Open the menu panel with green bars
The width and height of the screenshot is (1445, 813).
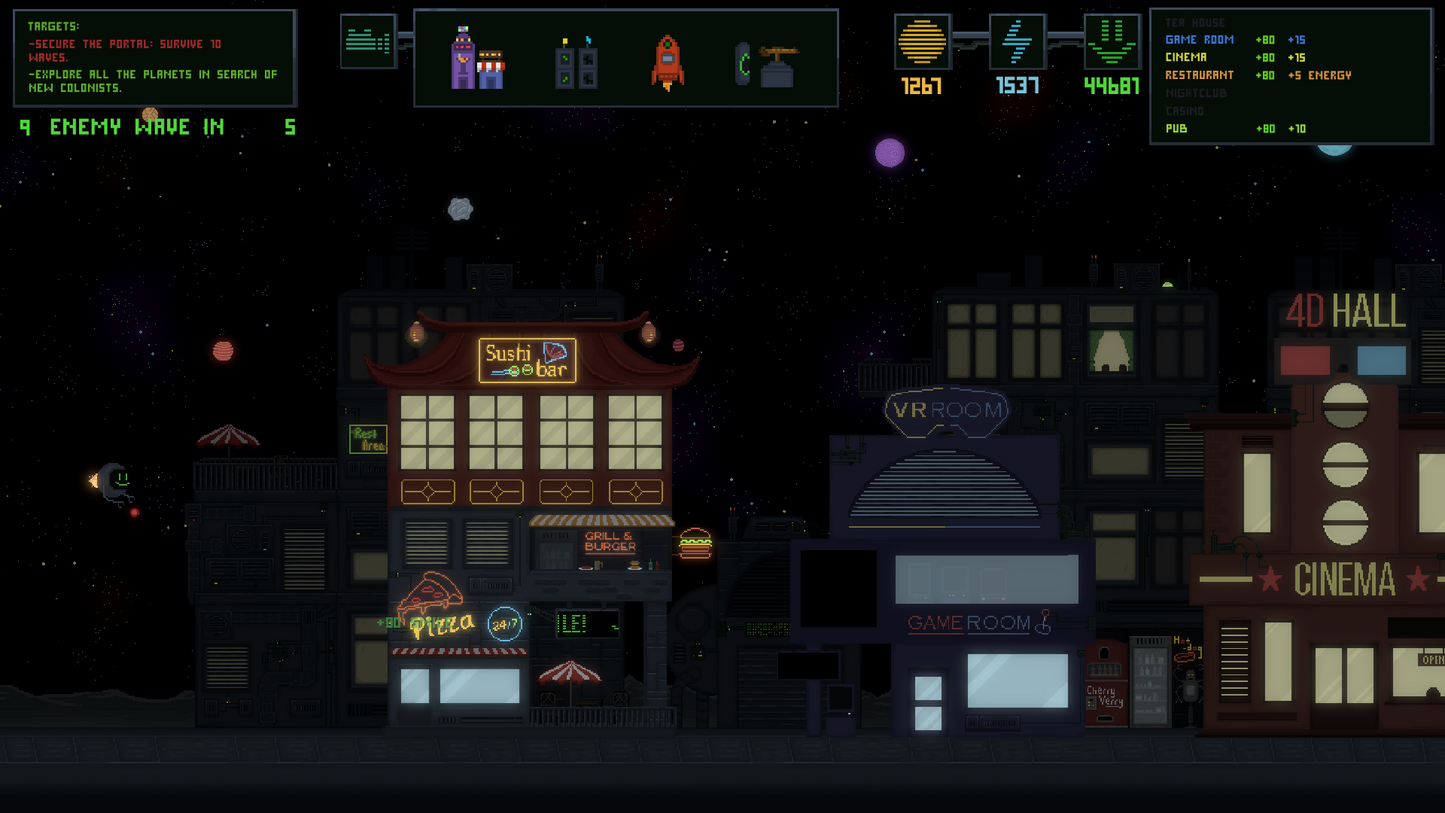click(368, 41)
